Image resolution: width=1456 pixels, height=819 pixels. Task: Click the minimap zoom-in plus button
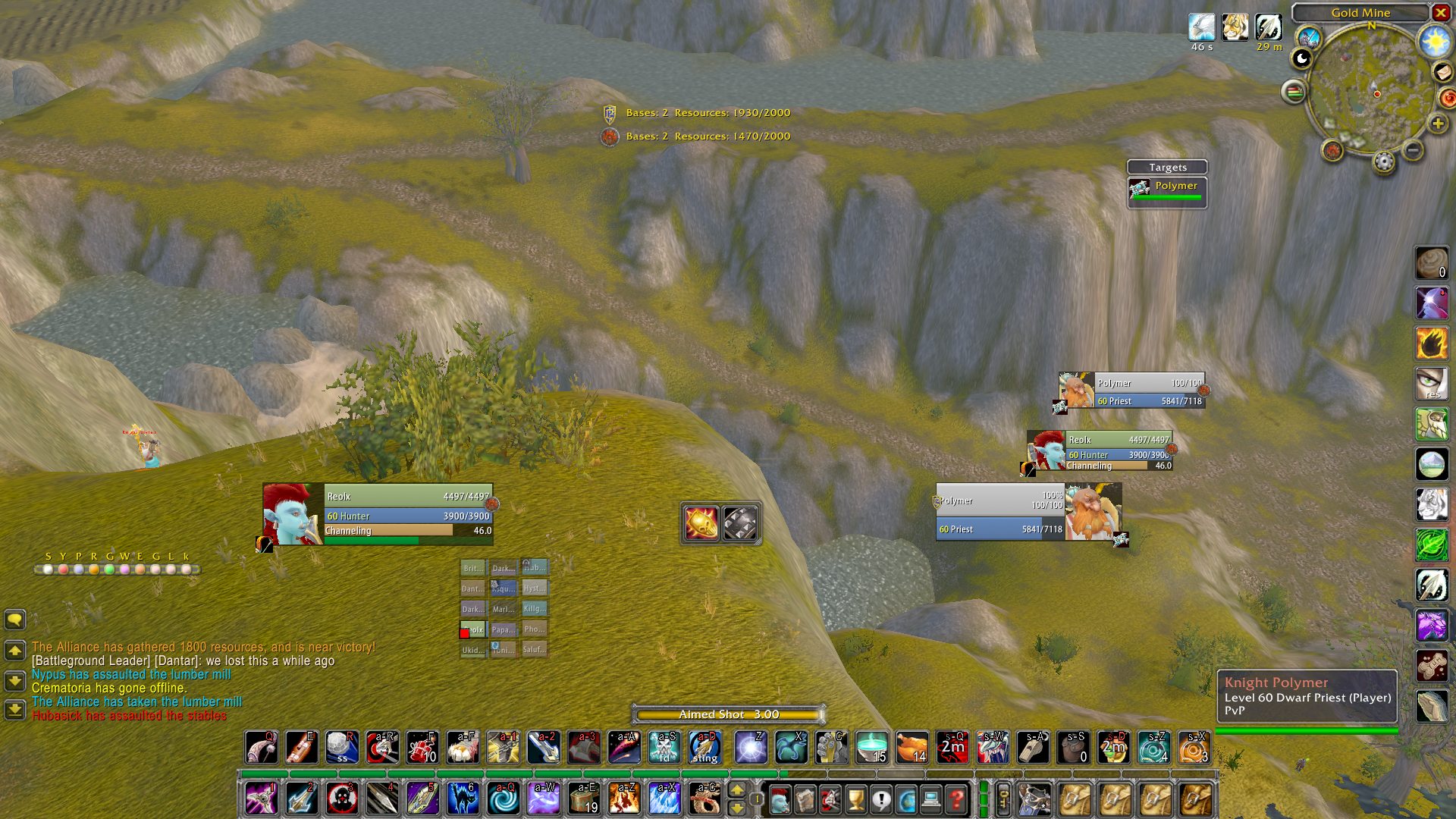[1437, 124]
